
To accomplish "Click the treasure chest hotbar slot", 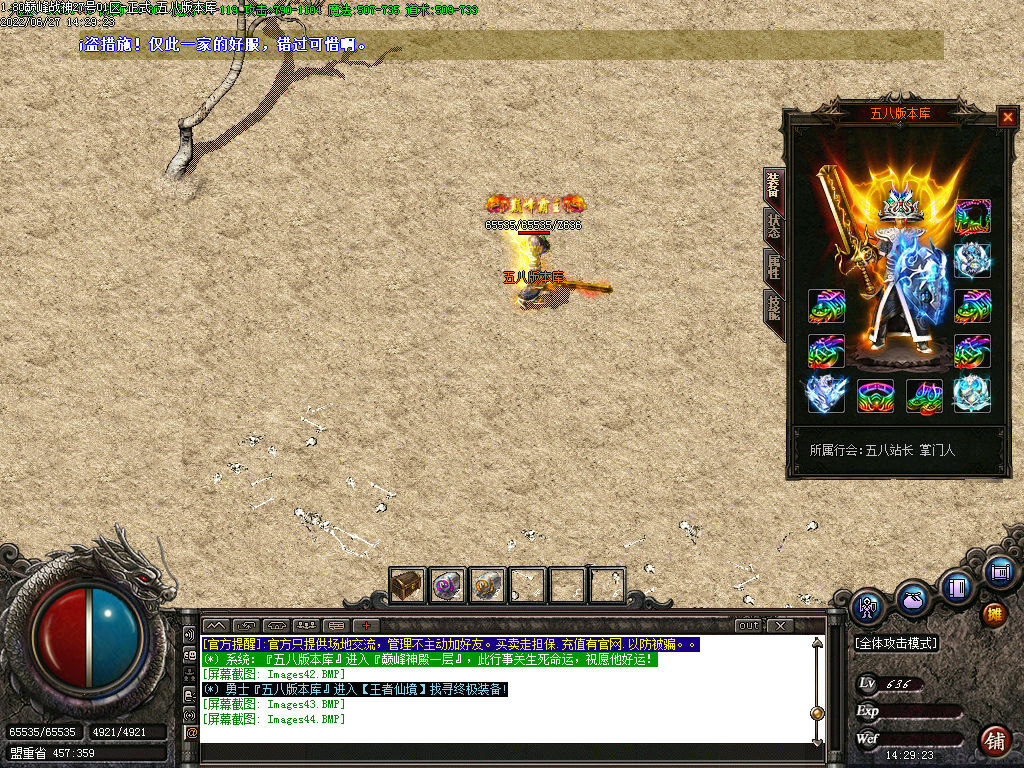I will pos(408,585).
